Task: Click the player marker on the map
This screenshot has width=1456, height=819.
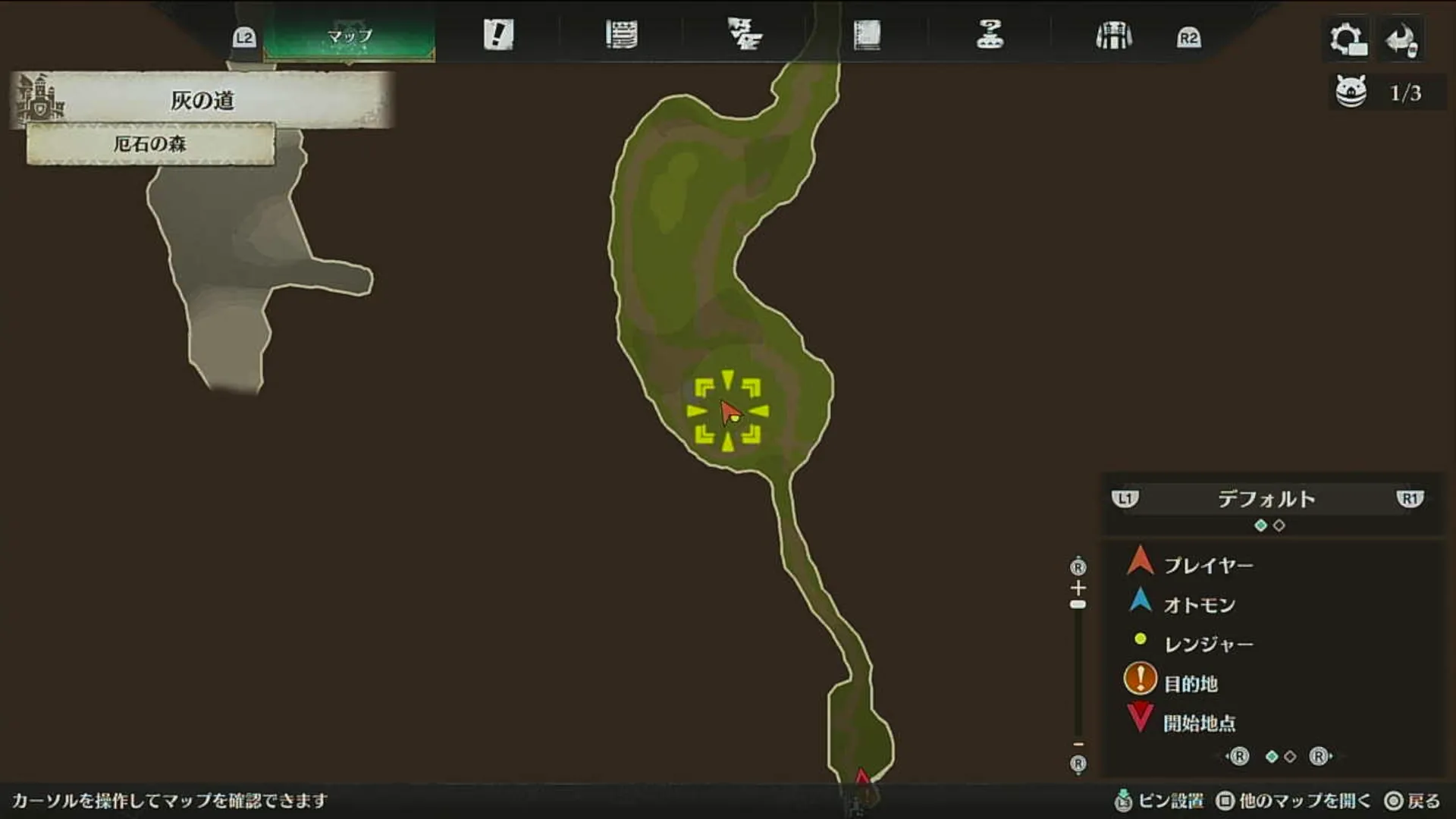Action: point(730,412)
